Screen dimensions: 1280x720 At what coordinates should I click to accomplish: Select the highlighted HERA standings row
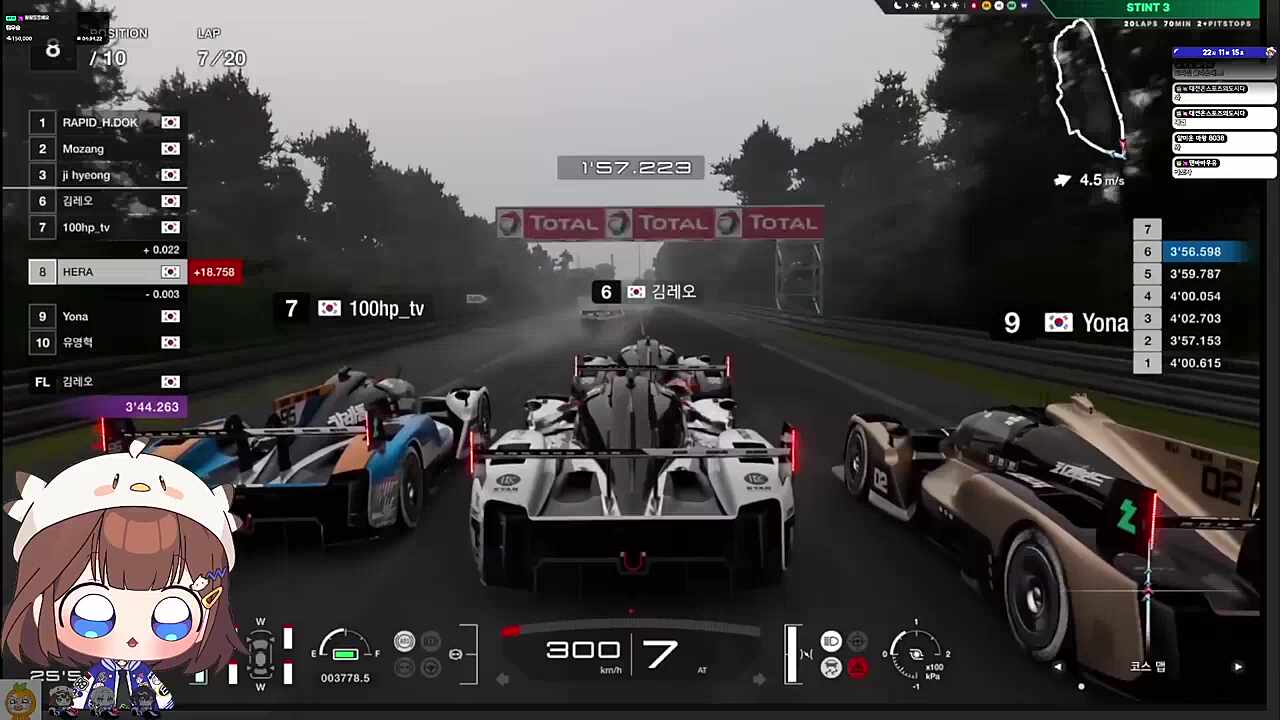point(110,272)
